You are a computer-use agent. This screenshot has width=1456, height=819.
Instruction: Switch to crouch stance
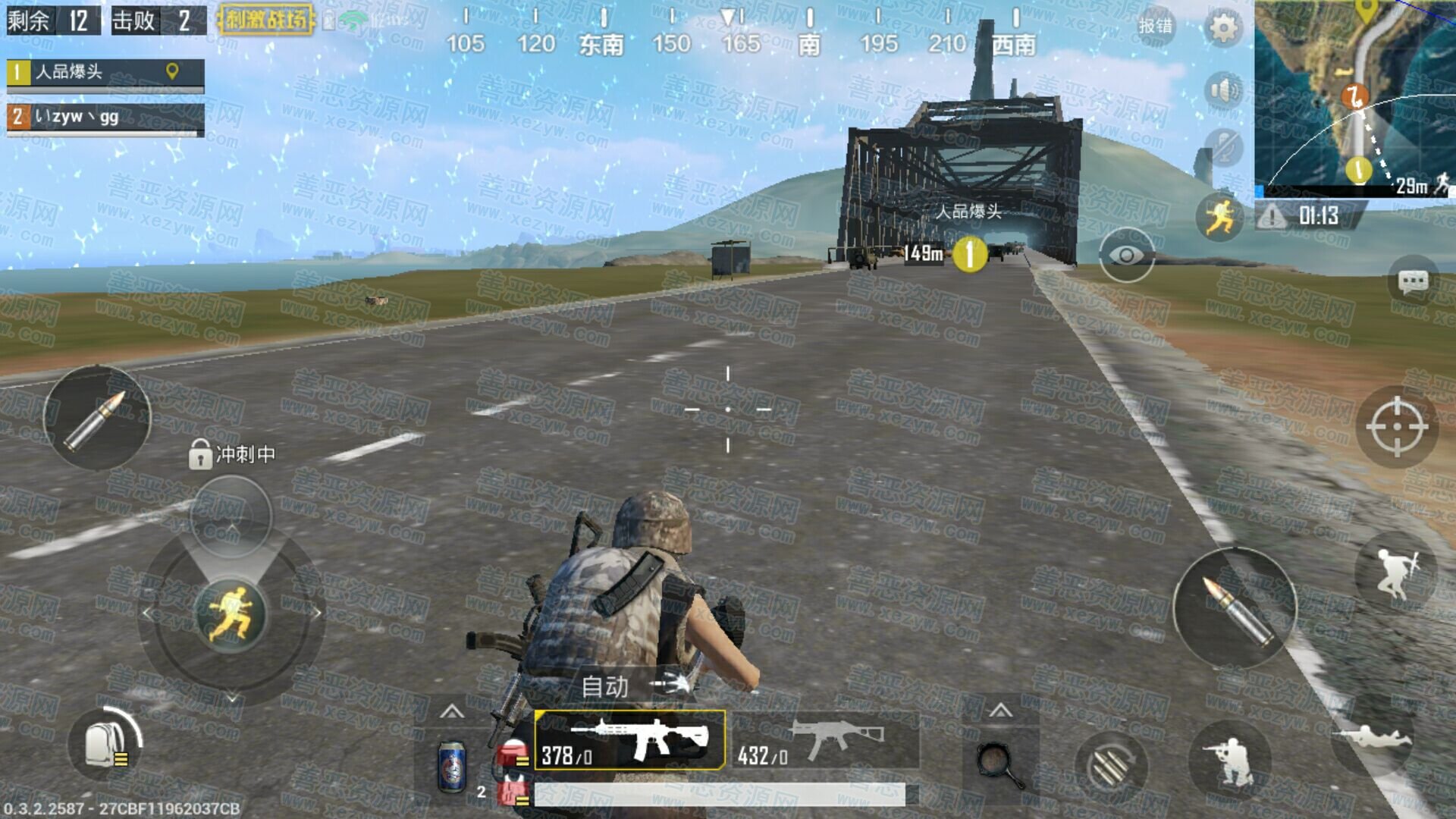point(1230,761)
